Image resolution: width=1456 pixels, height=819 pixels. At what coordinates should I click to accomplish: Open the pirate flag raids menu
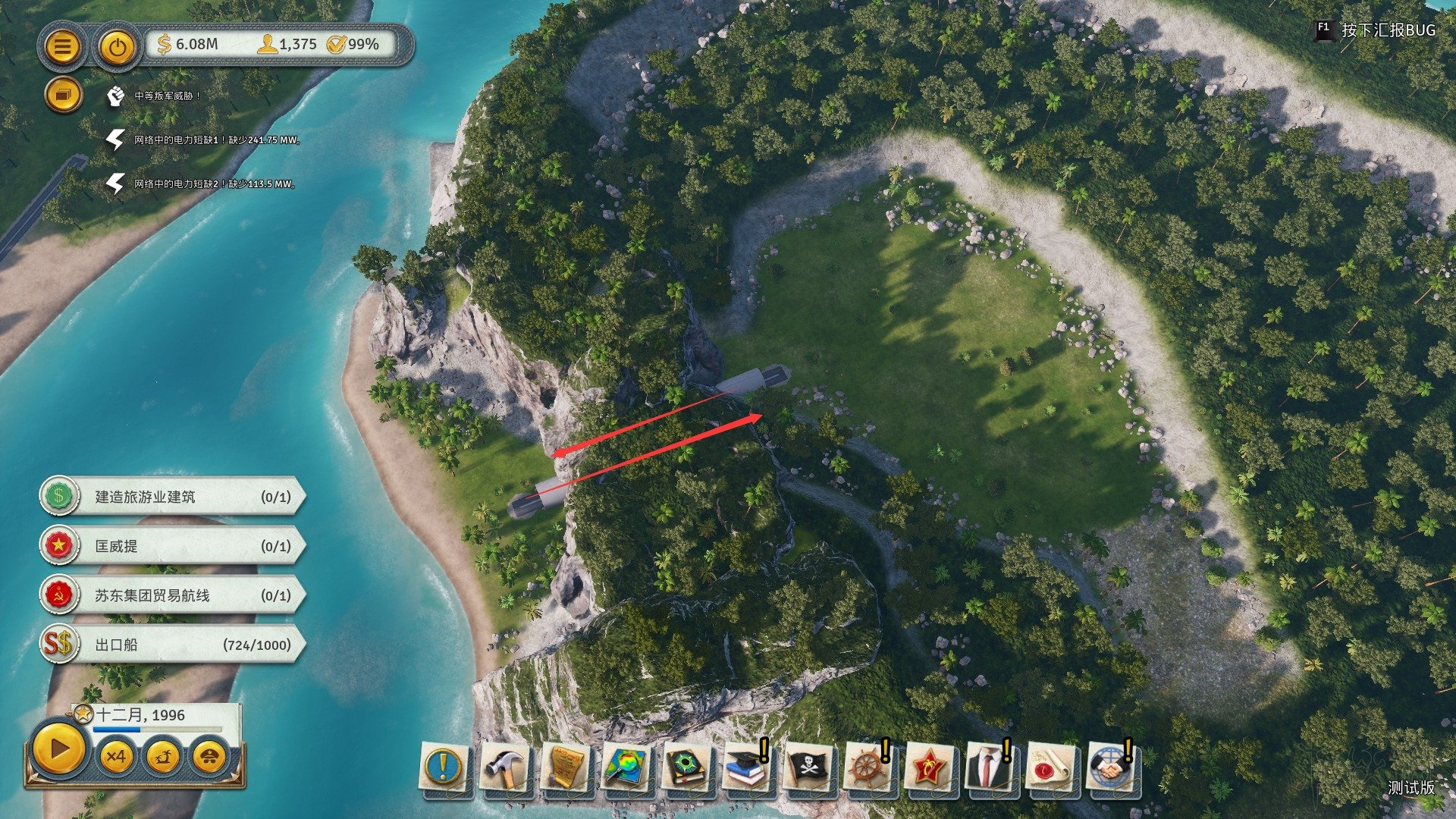808,767
